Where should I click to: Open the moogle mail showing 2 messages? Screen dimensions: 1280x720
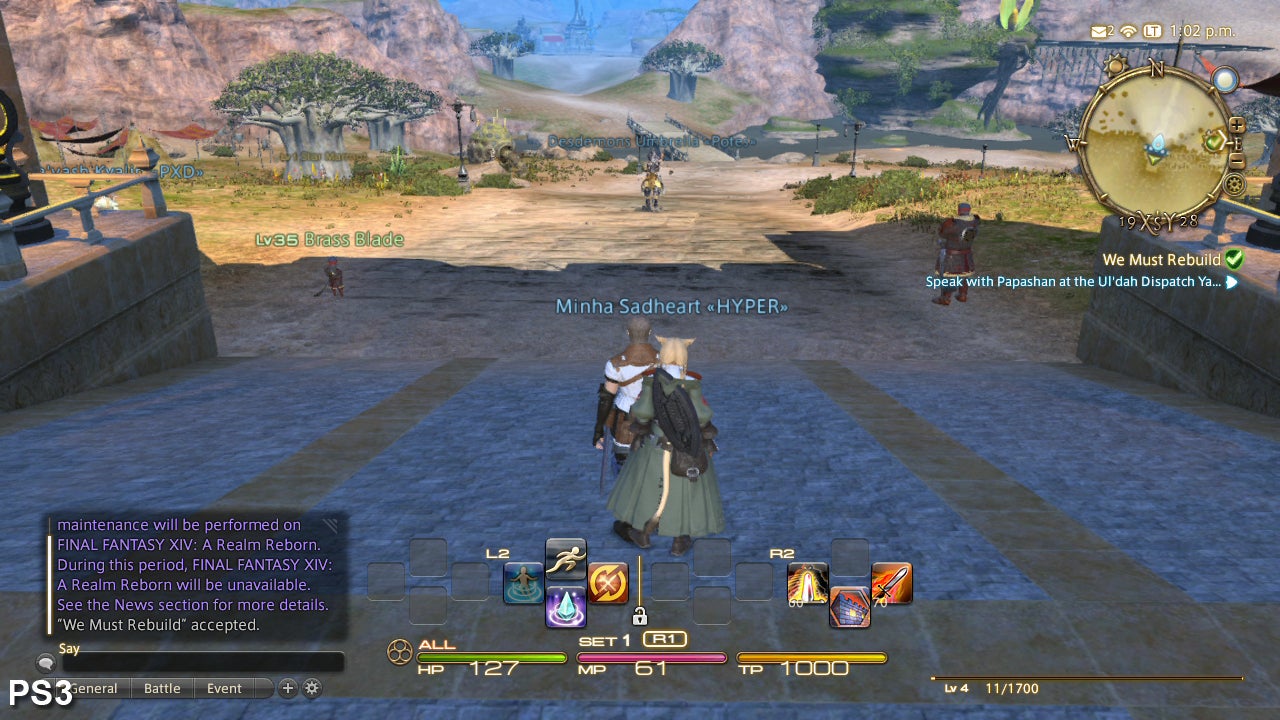coord(1100,31)
